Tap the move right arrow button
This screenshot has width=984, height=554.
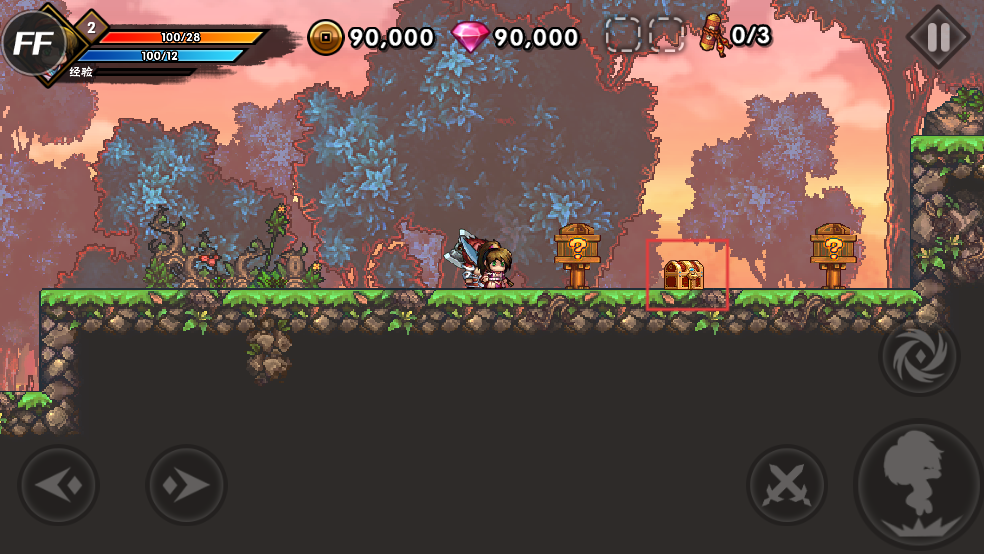point(187,486)
